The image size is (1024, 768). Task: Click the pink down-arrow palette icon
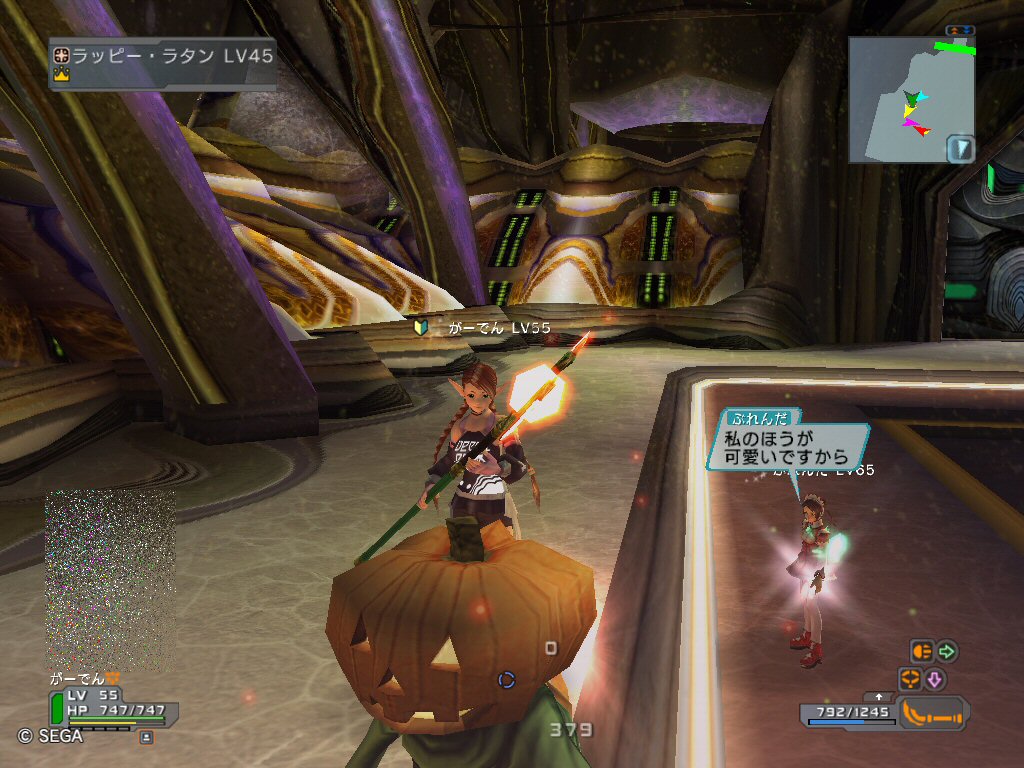(x=935, y=680)
